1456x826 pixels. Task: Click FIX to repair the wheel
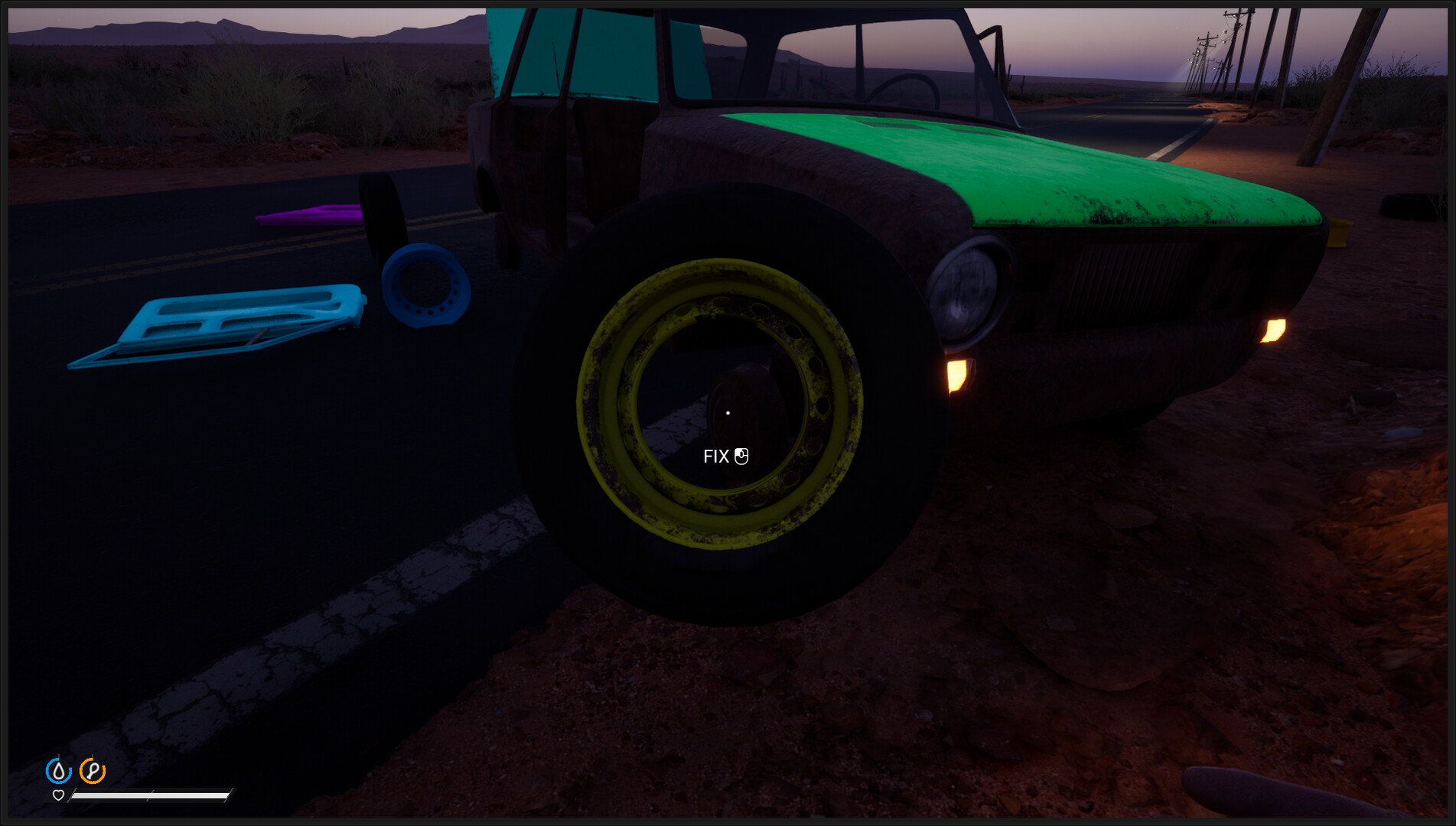tap(715, 456)
